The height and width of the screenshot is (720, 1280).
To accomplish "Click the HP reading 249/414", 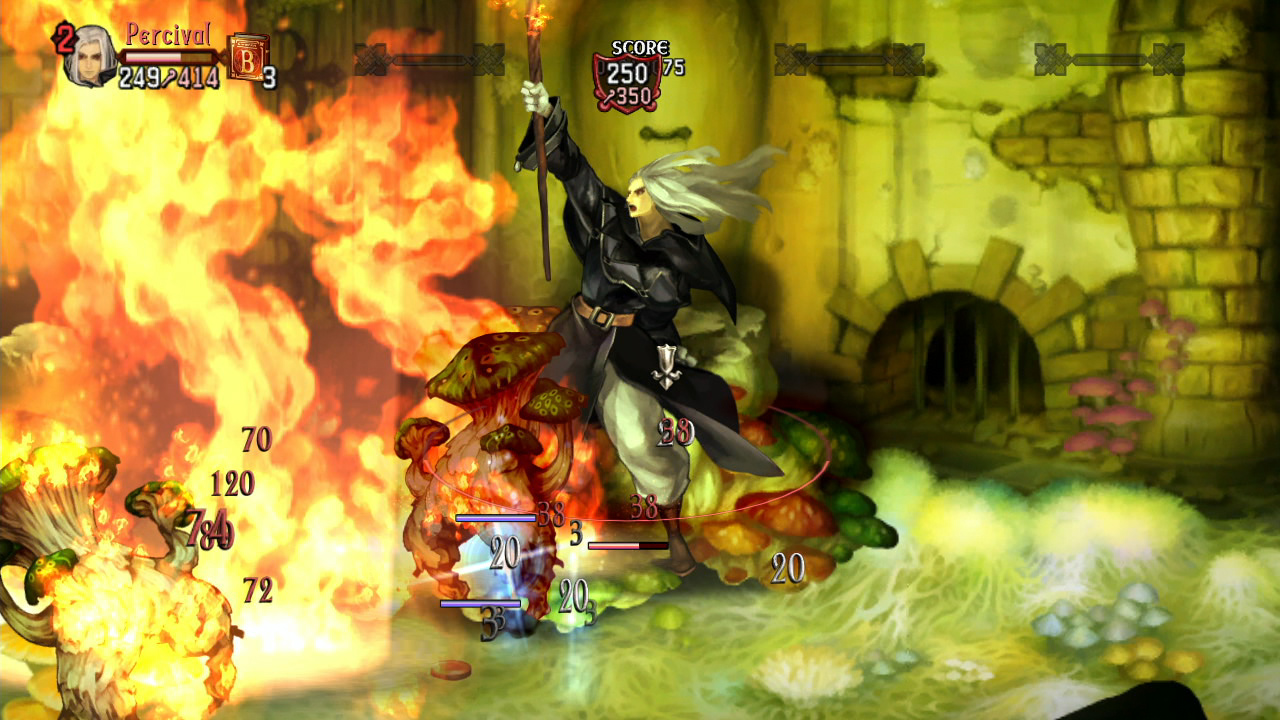I will 167,75.
